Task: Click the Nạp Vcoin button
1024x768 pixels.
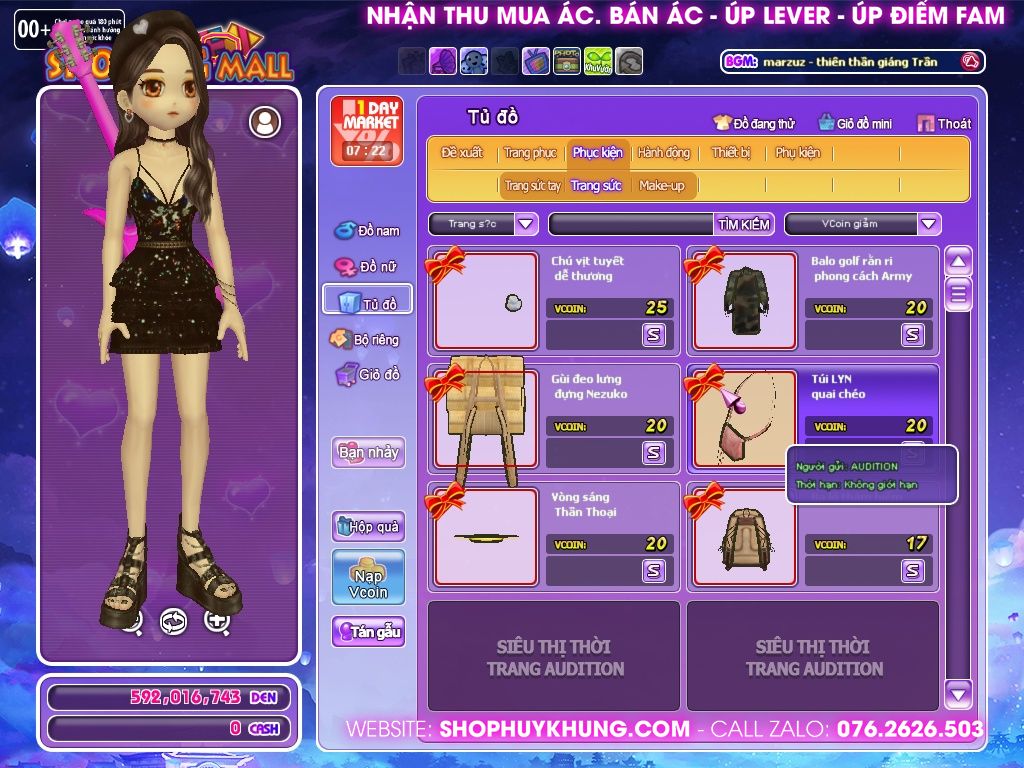Action: 368,577
